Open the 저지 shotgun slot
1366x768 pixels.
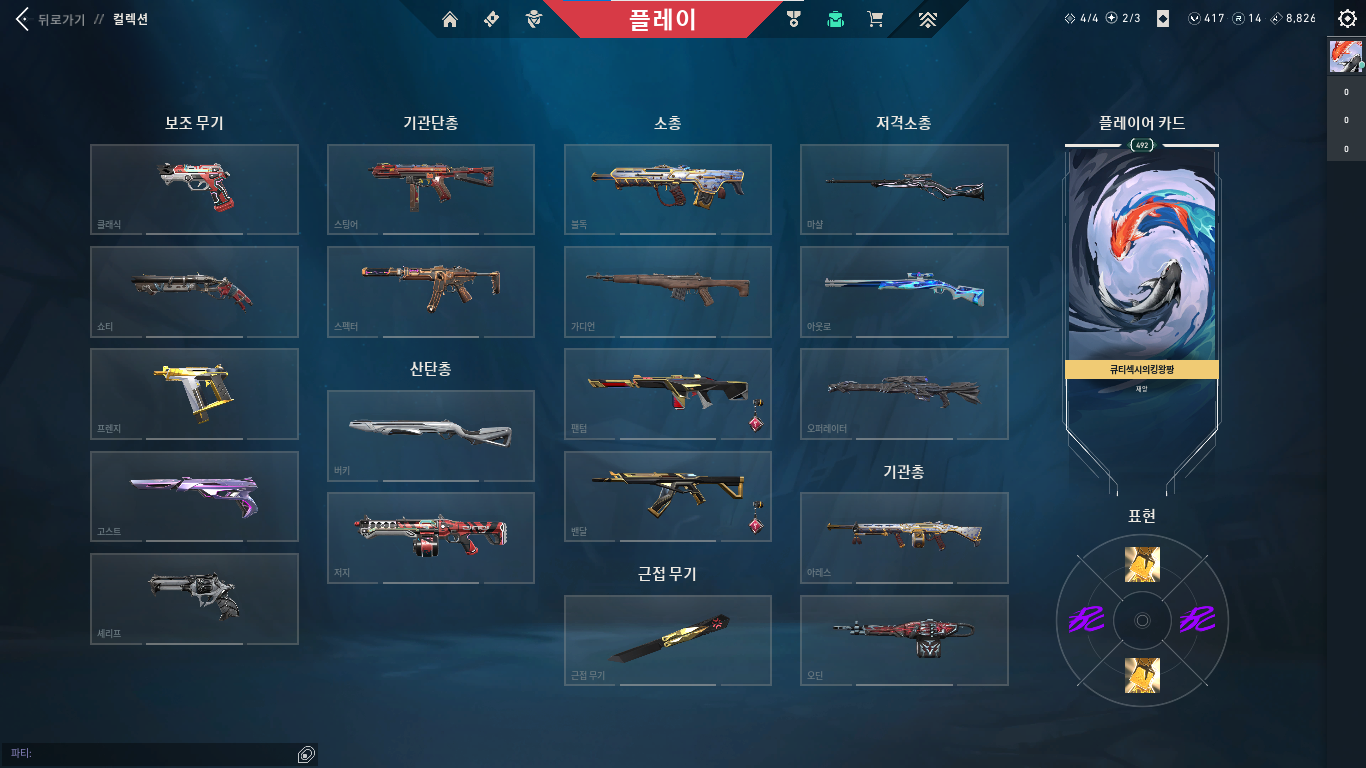tap(431, 537)
